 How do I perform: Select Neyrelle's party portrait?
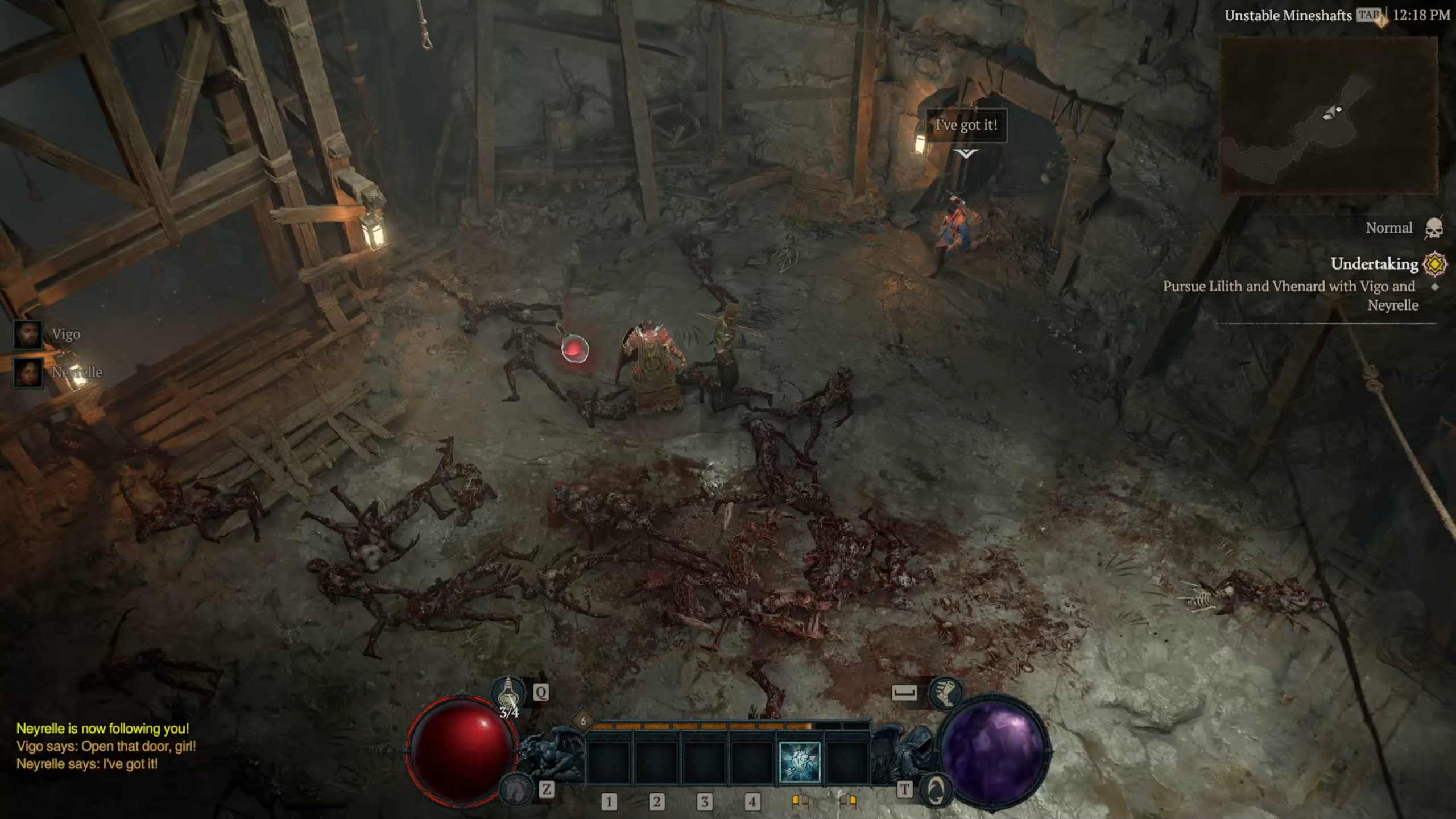coord(28,373)
